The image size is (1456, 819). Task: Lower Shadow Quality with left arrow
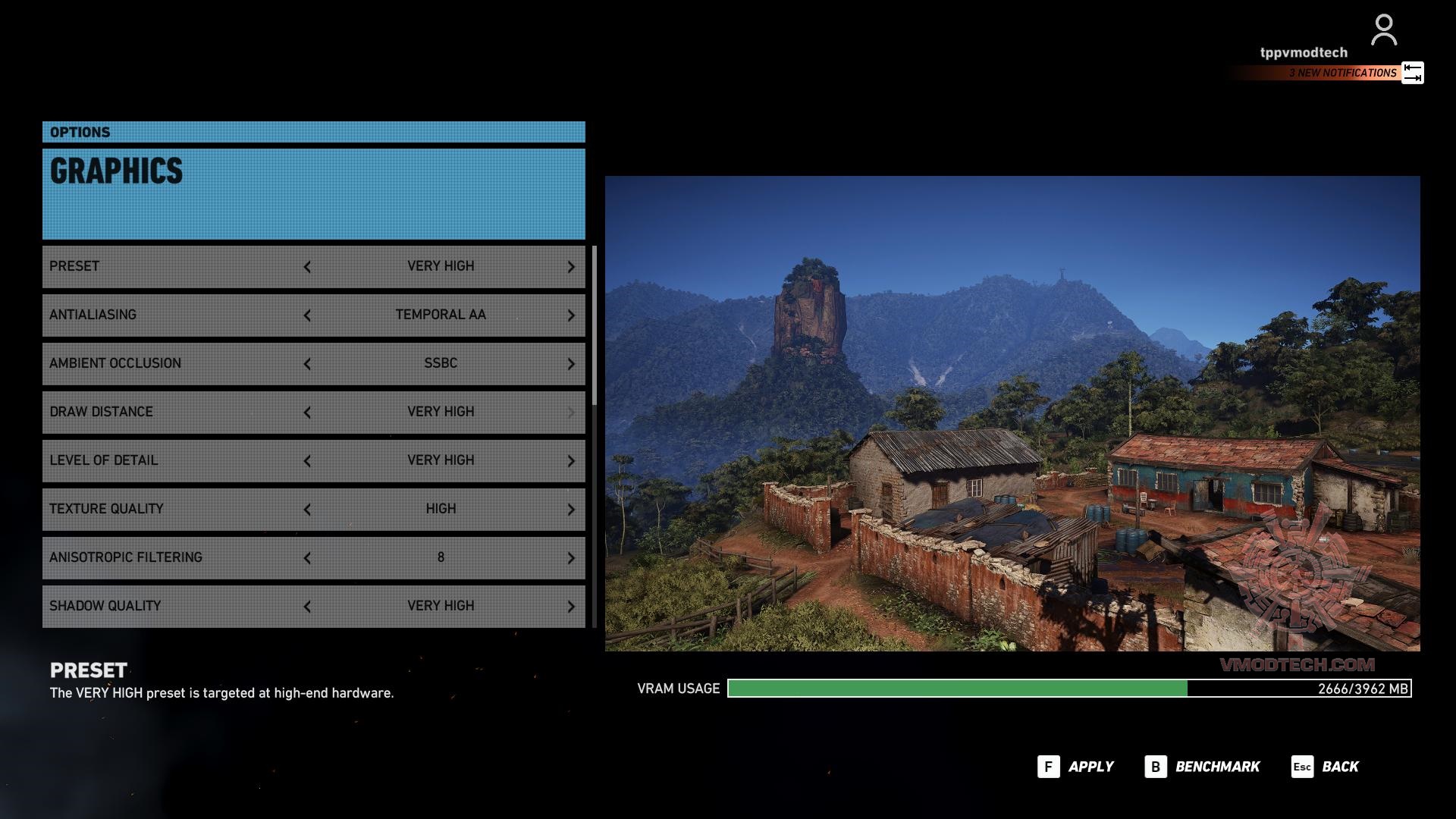[307, 607]
